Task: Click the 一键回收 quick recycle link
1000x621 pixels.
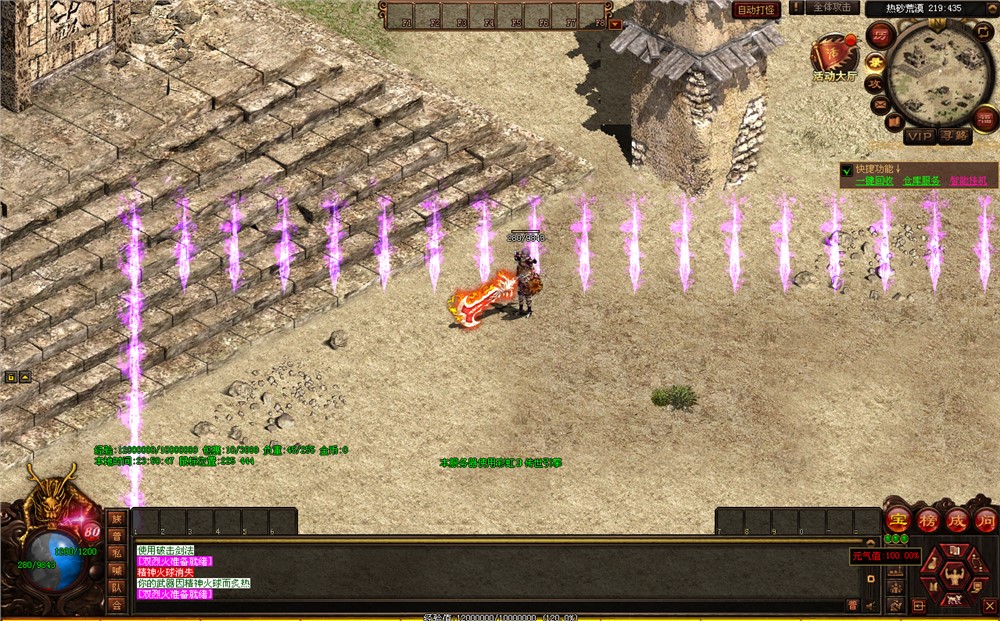Action: [875, 181]
